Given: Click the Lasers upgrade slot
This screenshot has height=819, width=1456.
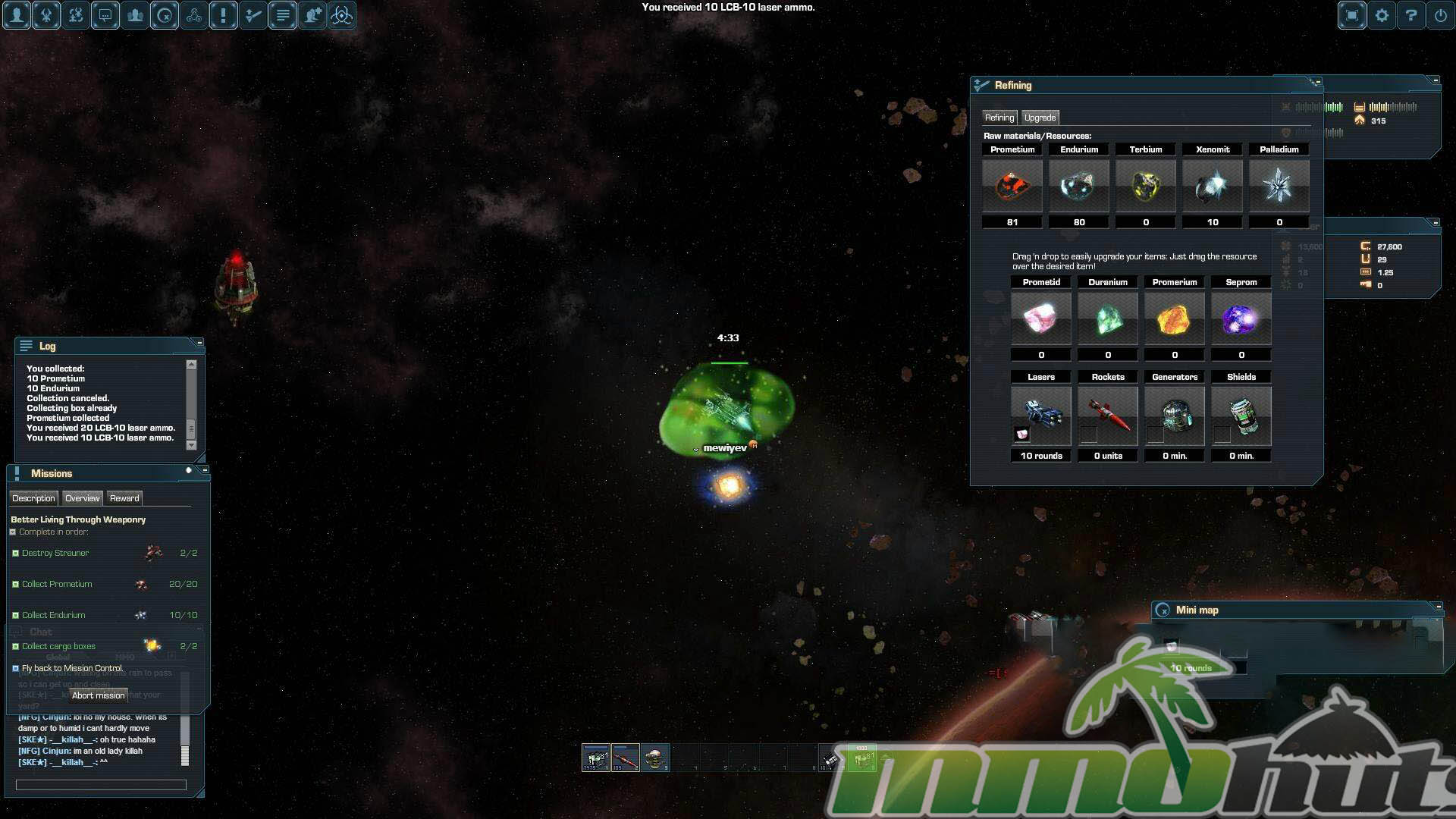Looking at the screenshot, I should (1041, 416).
